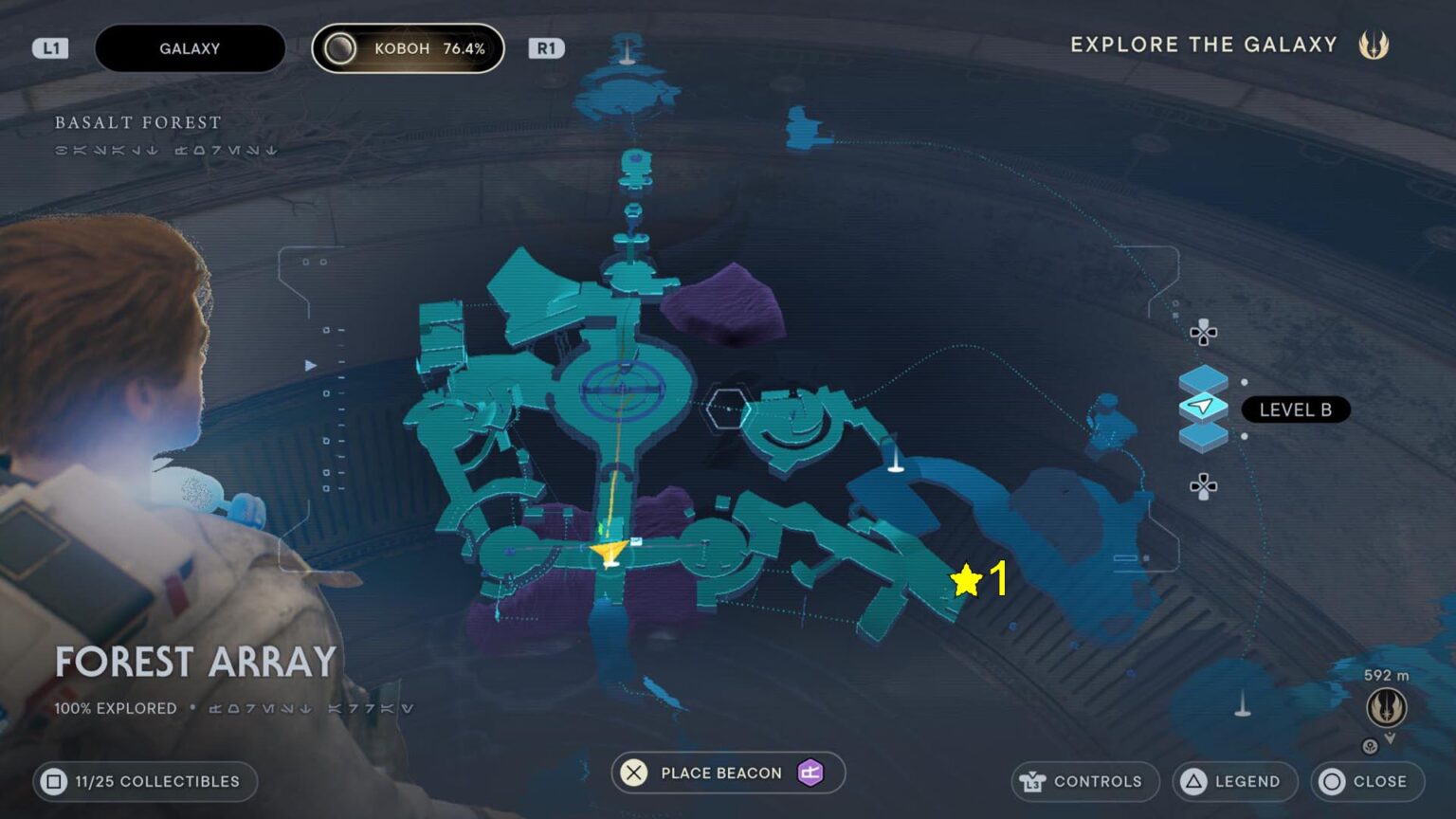
Task: Click the R1 shoulder button indicator
Action: [546, 47]
